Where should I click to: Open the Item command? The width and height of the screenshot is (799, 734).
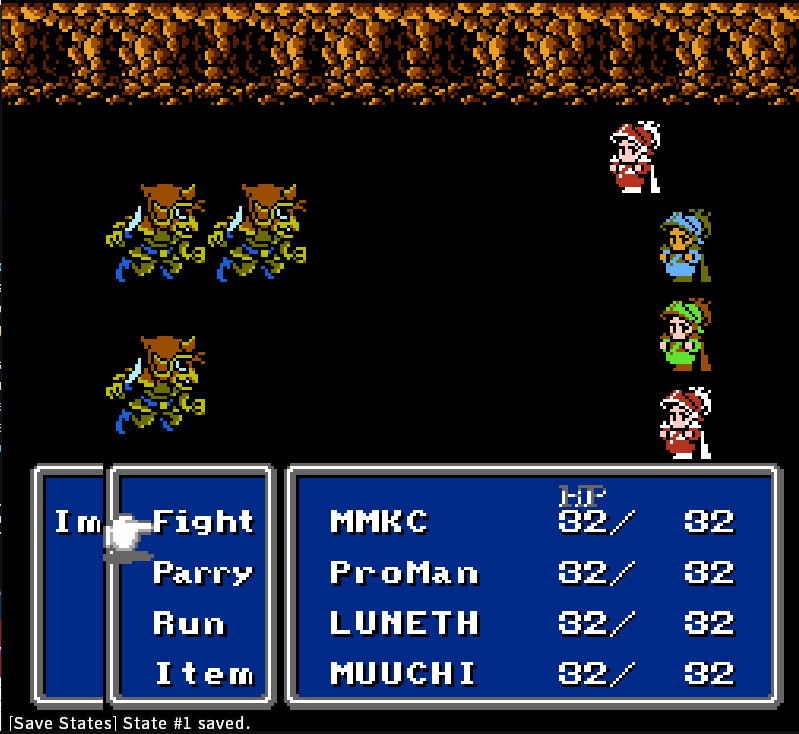203,674
